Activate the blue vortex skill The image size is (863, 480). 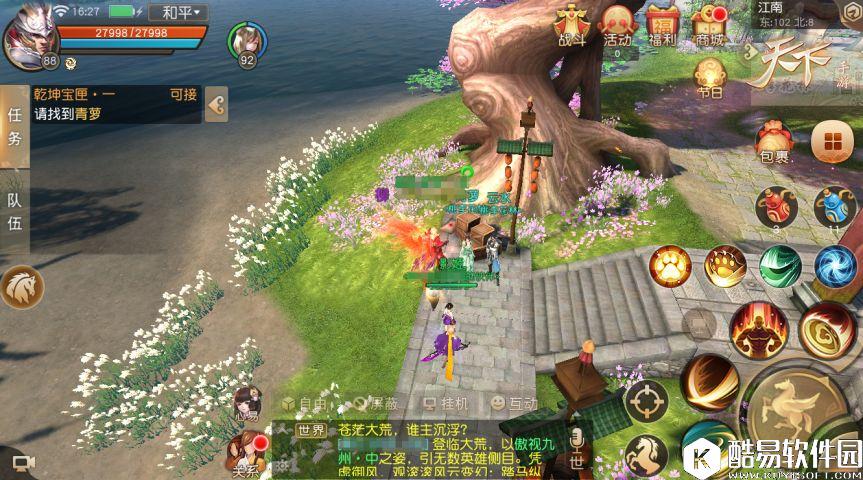coord(834,266)
